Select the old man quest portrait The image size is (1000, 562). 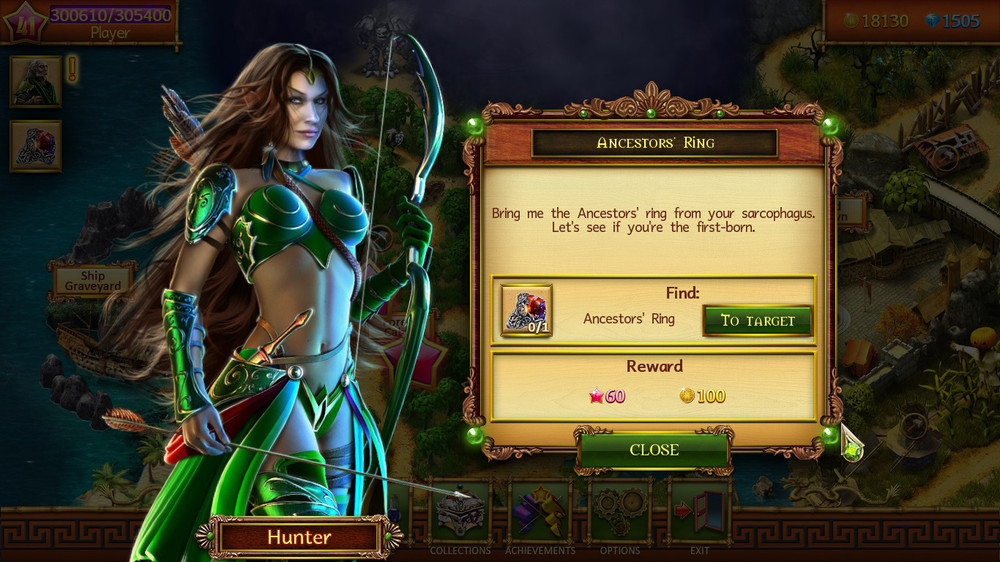(36, 81)
